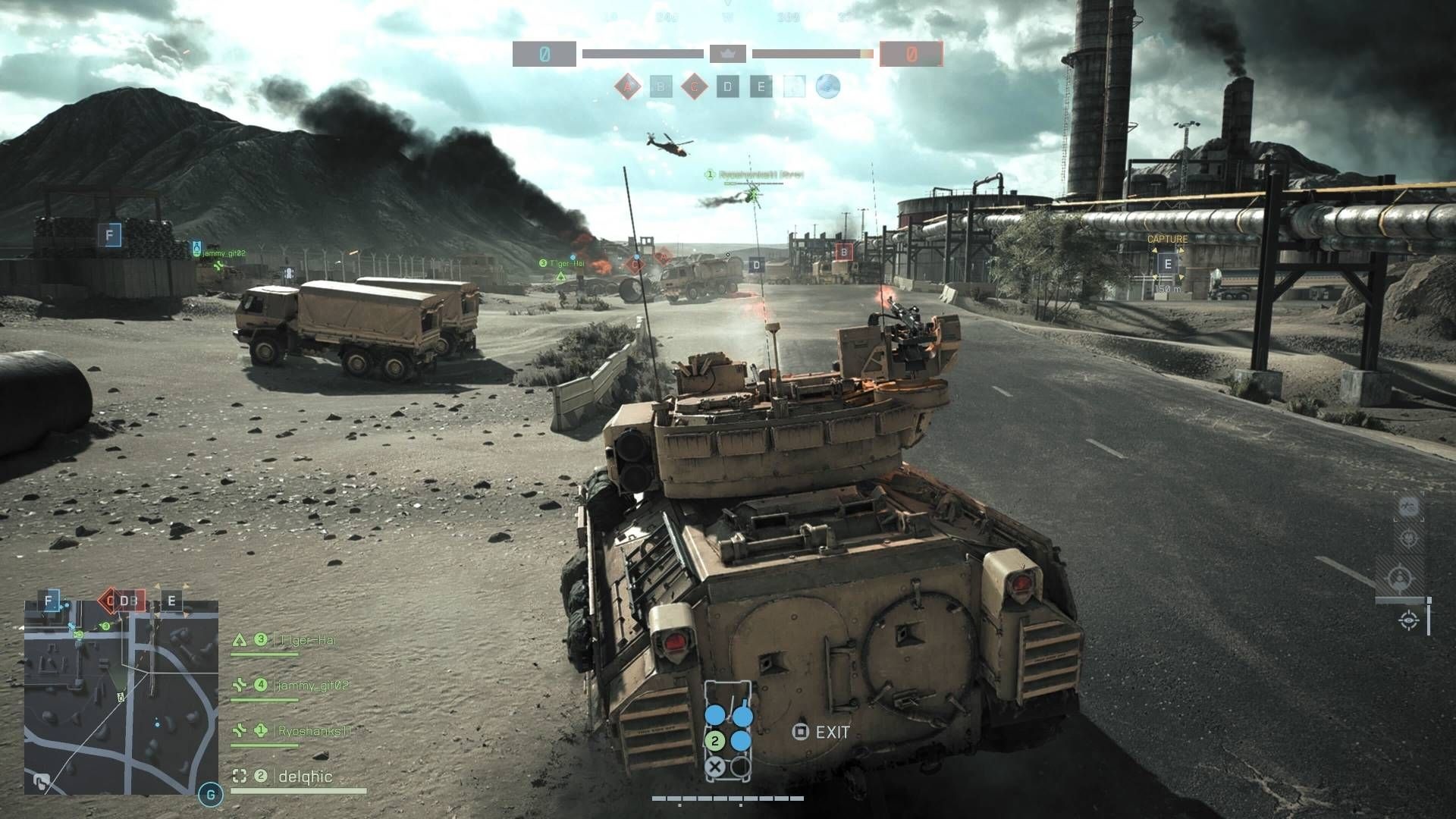Activate the eye-in-reticle spotting icon
The width and height of the screenshot is (1456, 819).
point(1409,621)
